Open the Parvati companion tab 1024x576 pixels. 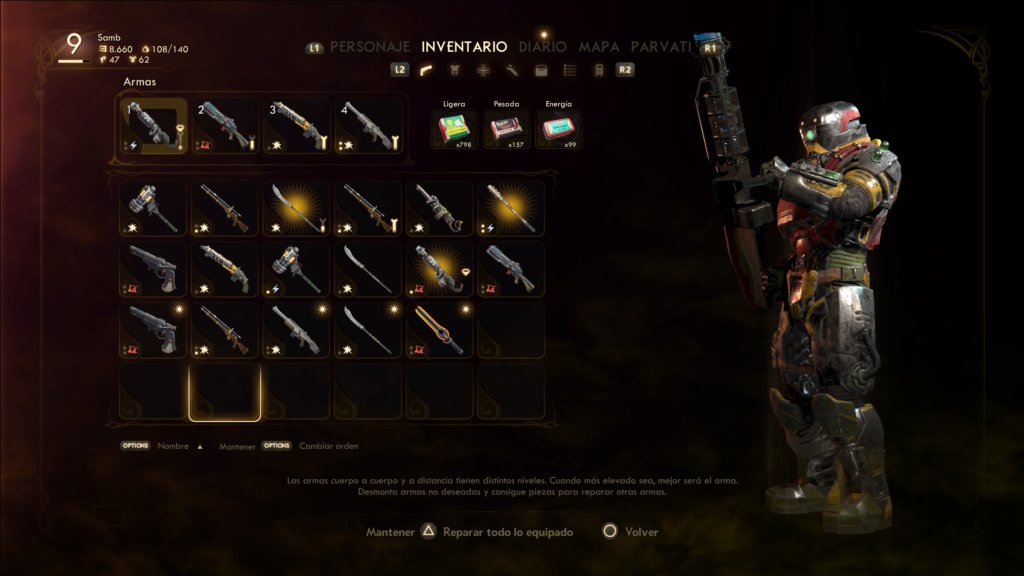[x=662, y=46]
